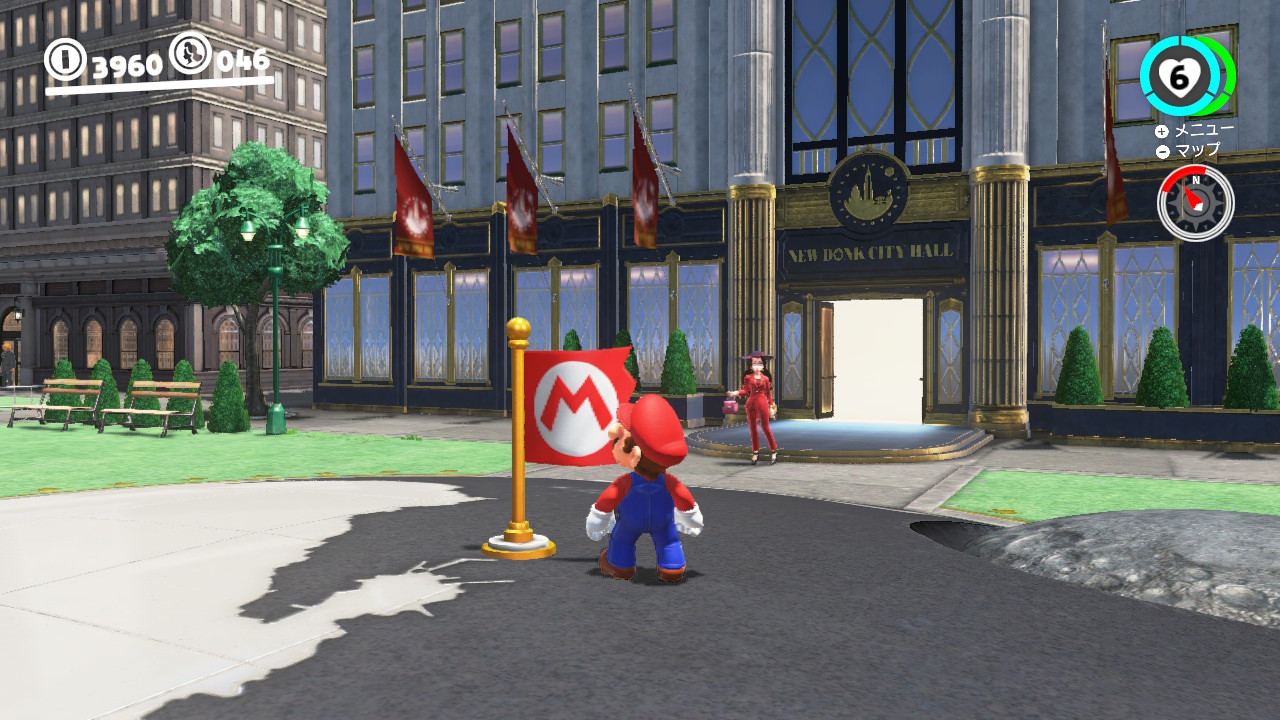1280x720 pixels.
Task: Open the NEW DONK CITY HALL entrance sign
Action: pos(872,254)
